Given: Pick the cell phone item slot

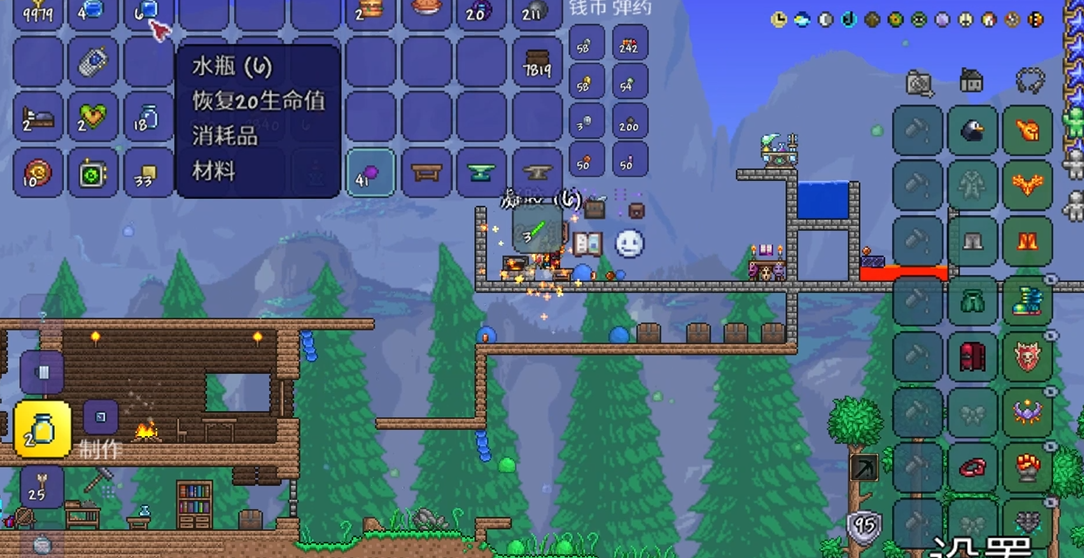Looking at the screenshot, I should point(93,64).
